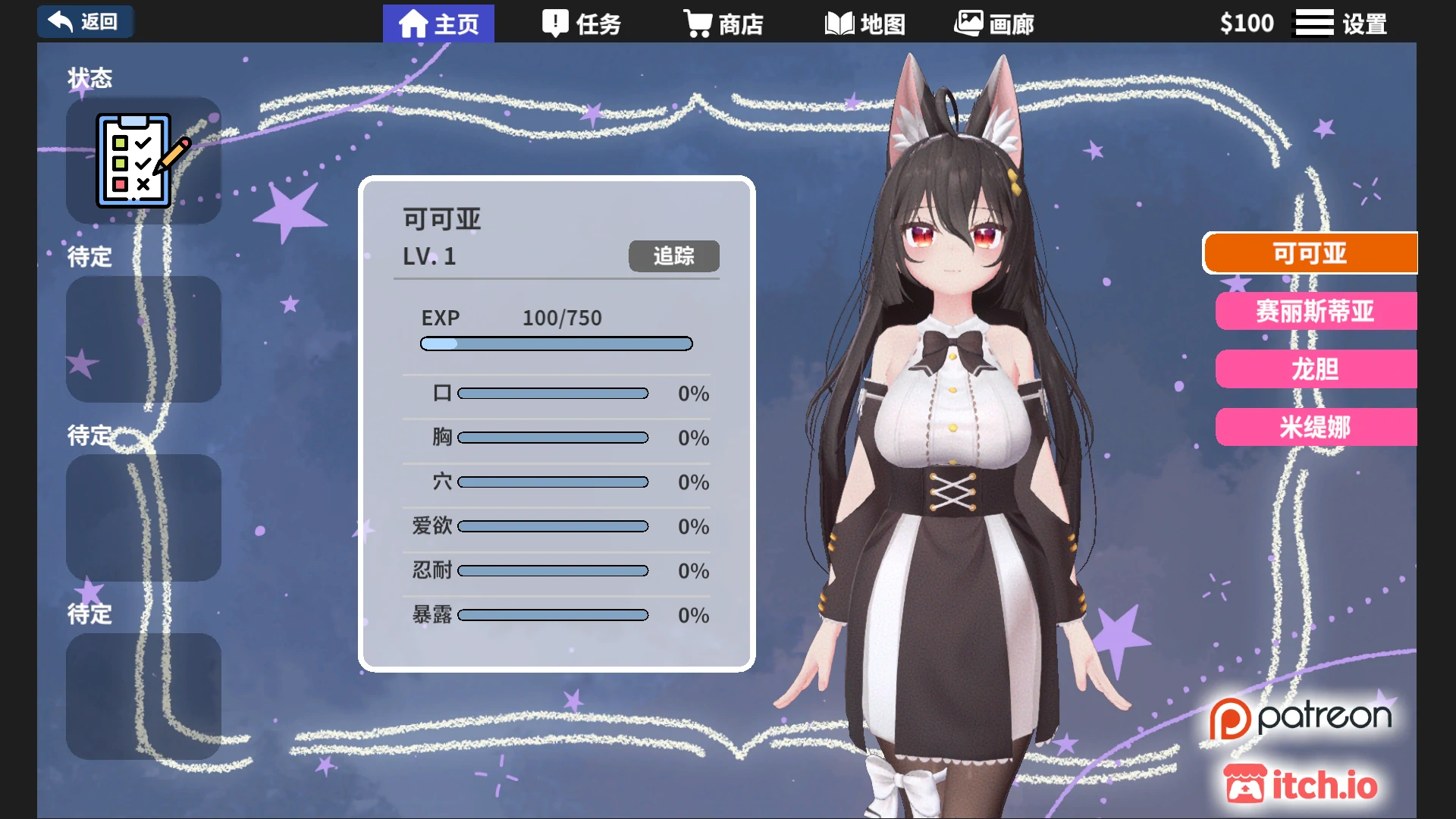Select the 赛丽斯蒂亚 character button
The height and width of the screenshot is (819, 1456).
tap(1317, 312)
